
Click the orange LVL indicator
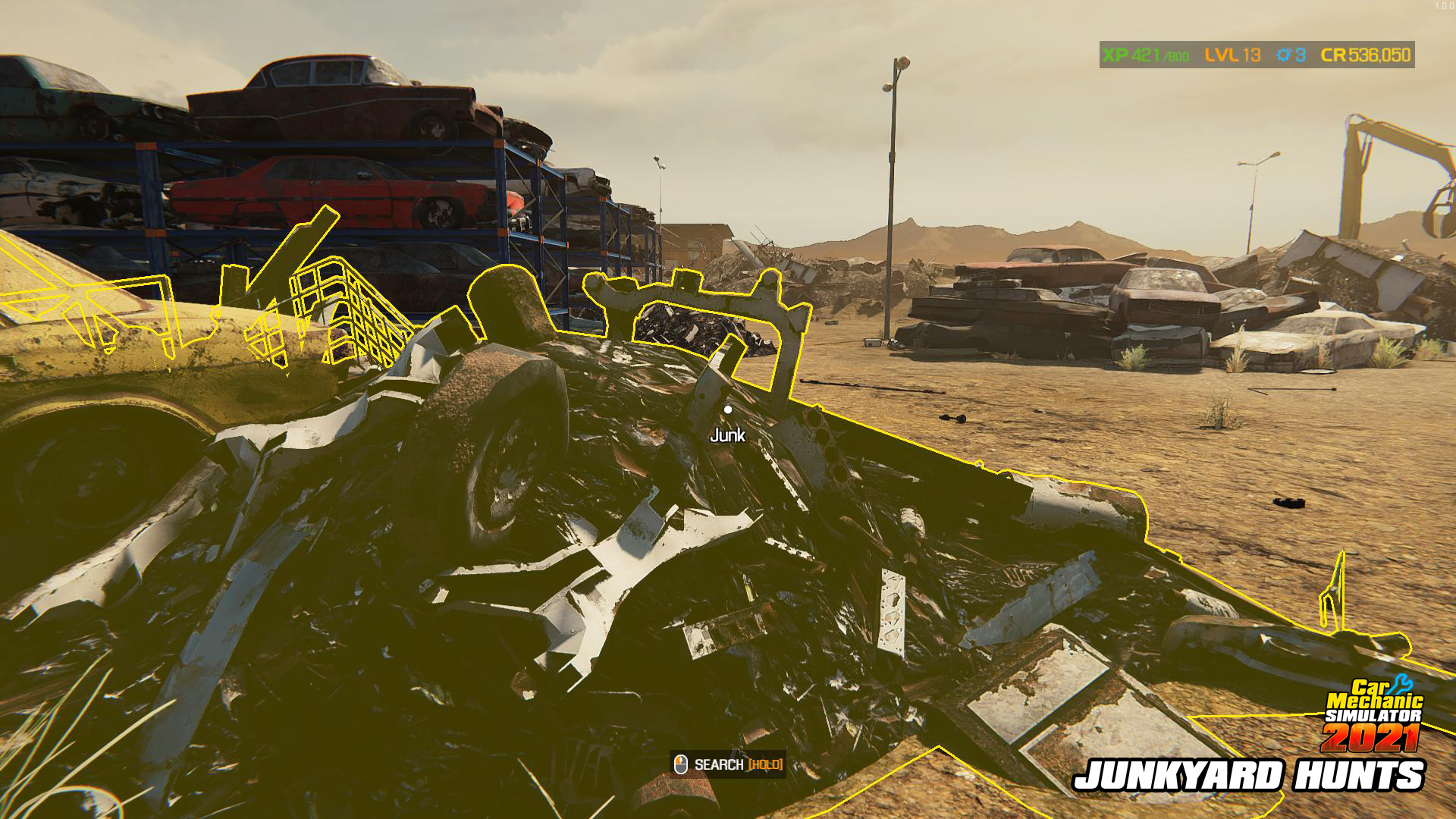pyautogui.click(x=1222, y=55)
